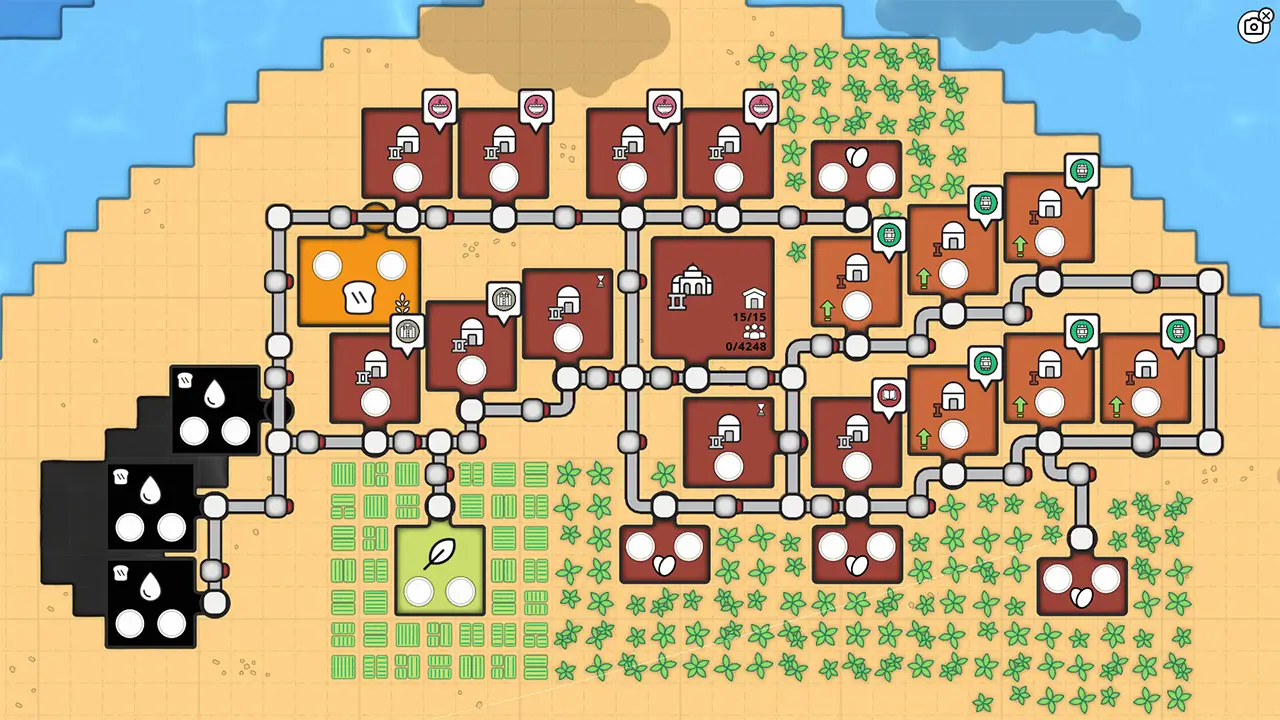Expand a green barrel request bubble
Image resolution: width=1280 pixels, height=720 pixels.
890,235
